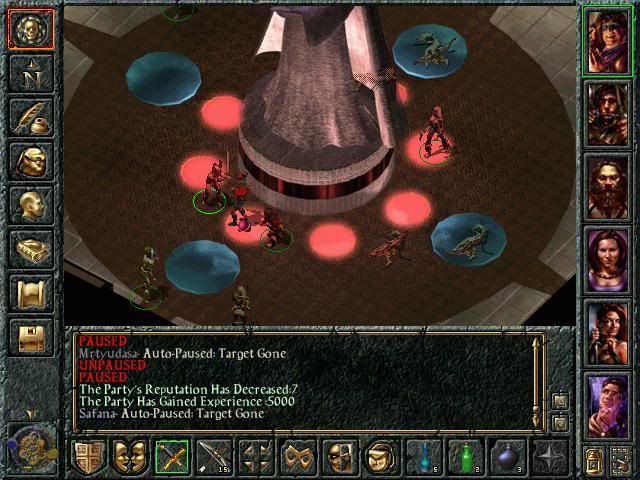Image resolution: width=640 pixels, height=480 pixels.
Task: Equip the arrow weapon slot showing 15
Action: [215, 456]
